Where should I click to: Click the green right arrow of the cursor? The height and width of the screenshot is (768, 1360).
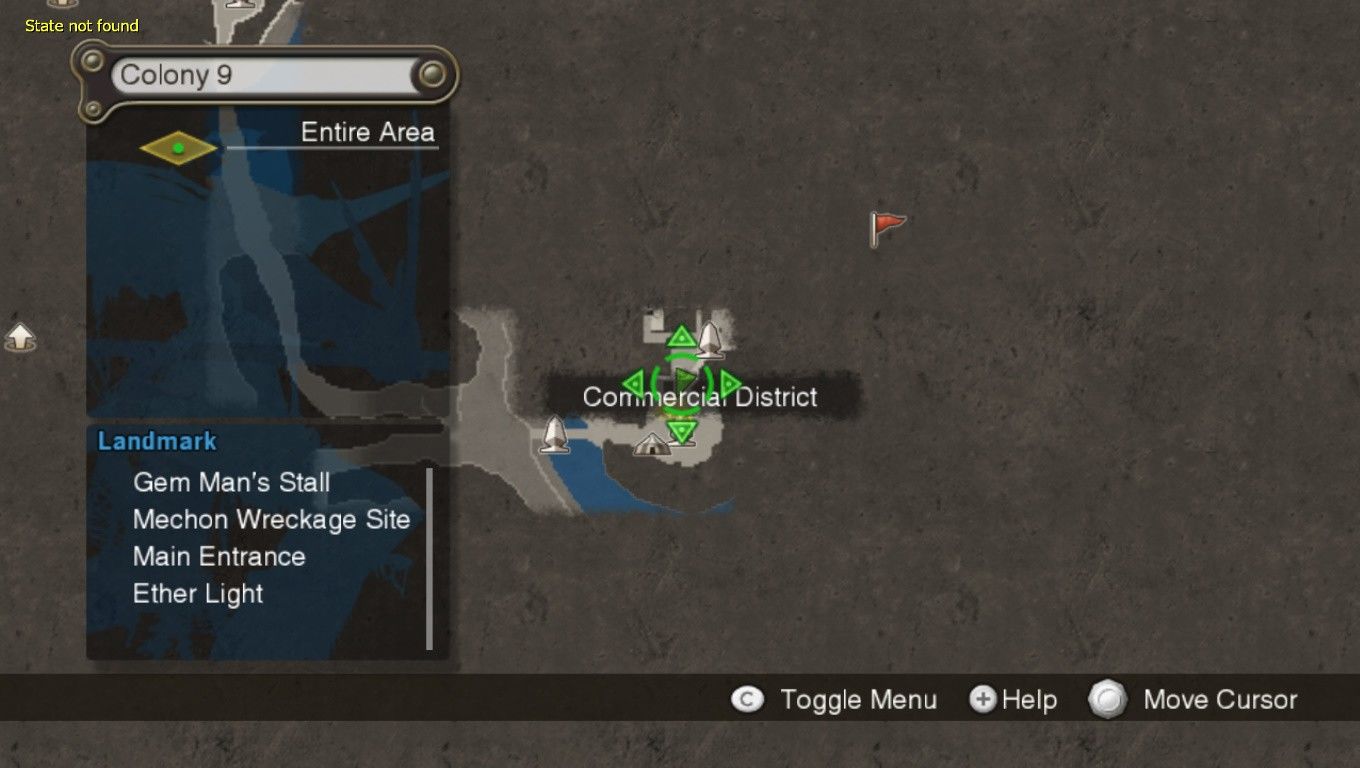click(731, 383)
